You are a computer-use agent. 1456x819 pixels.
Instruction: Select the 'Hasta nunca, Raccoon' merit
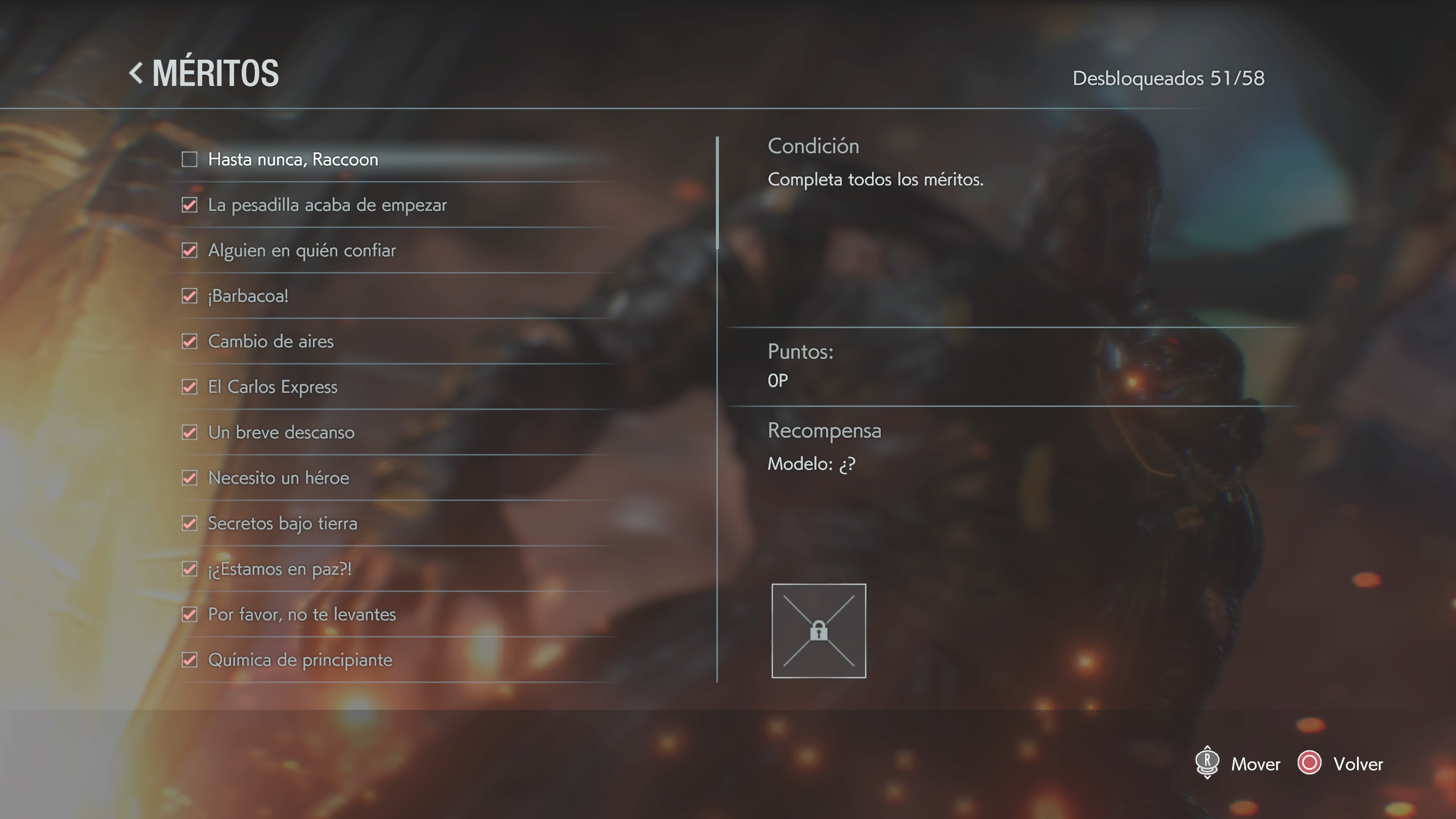point(293,160)
